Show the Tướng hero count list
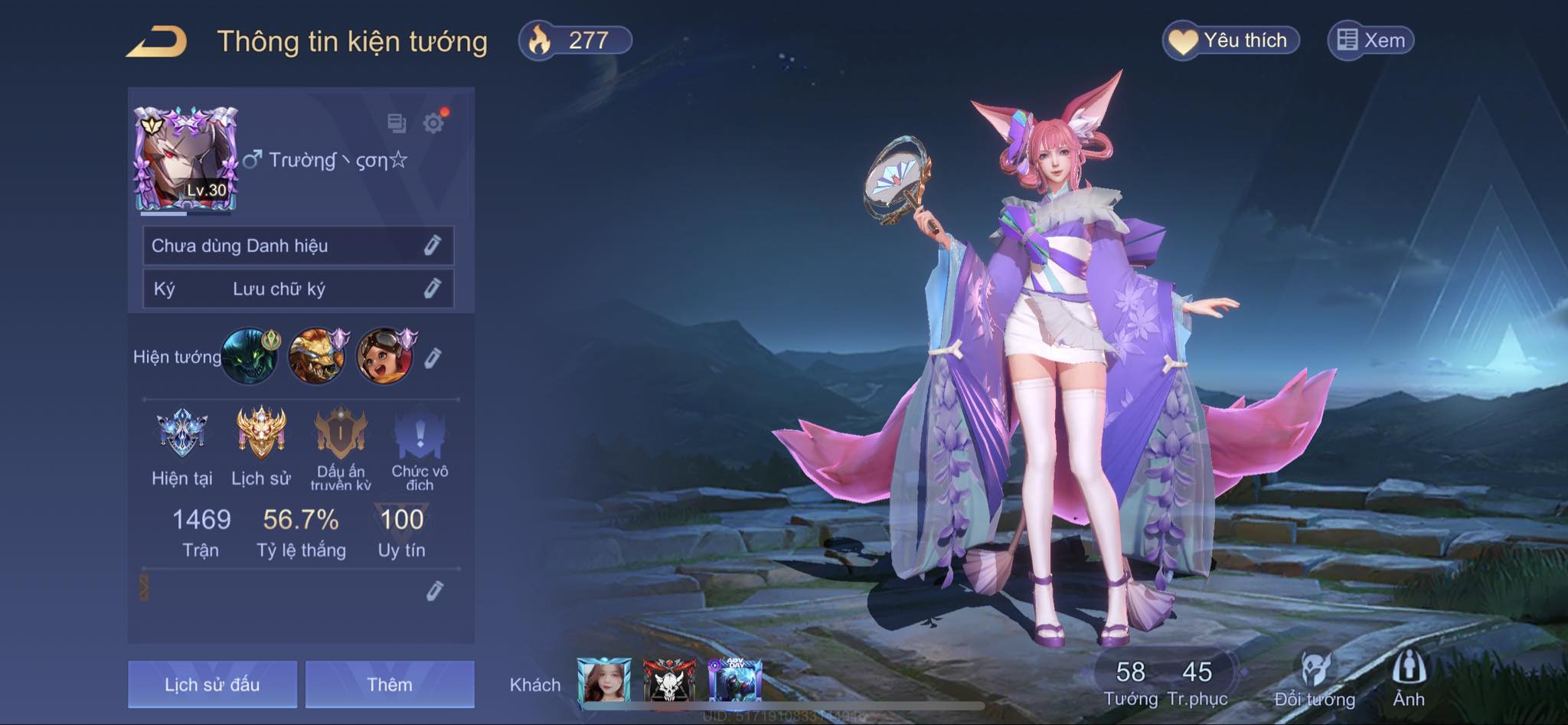 point(1130,681)
